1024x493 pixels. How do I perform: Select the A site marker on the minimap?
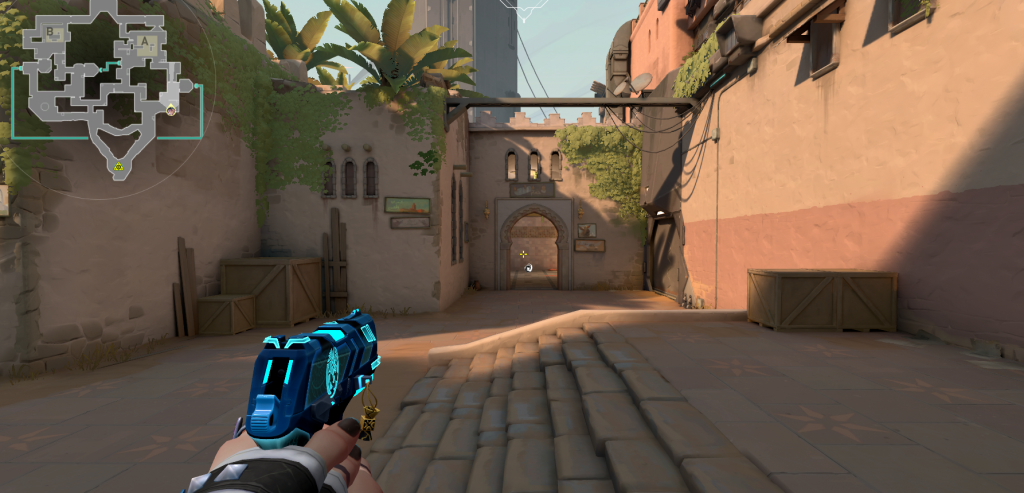point(145,42)
